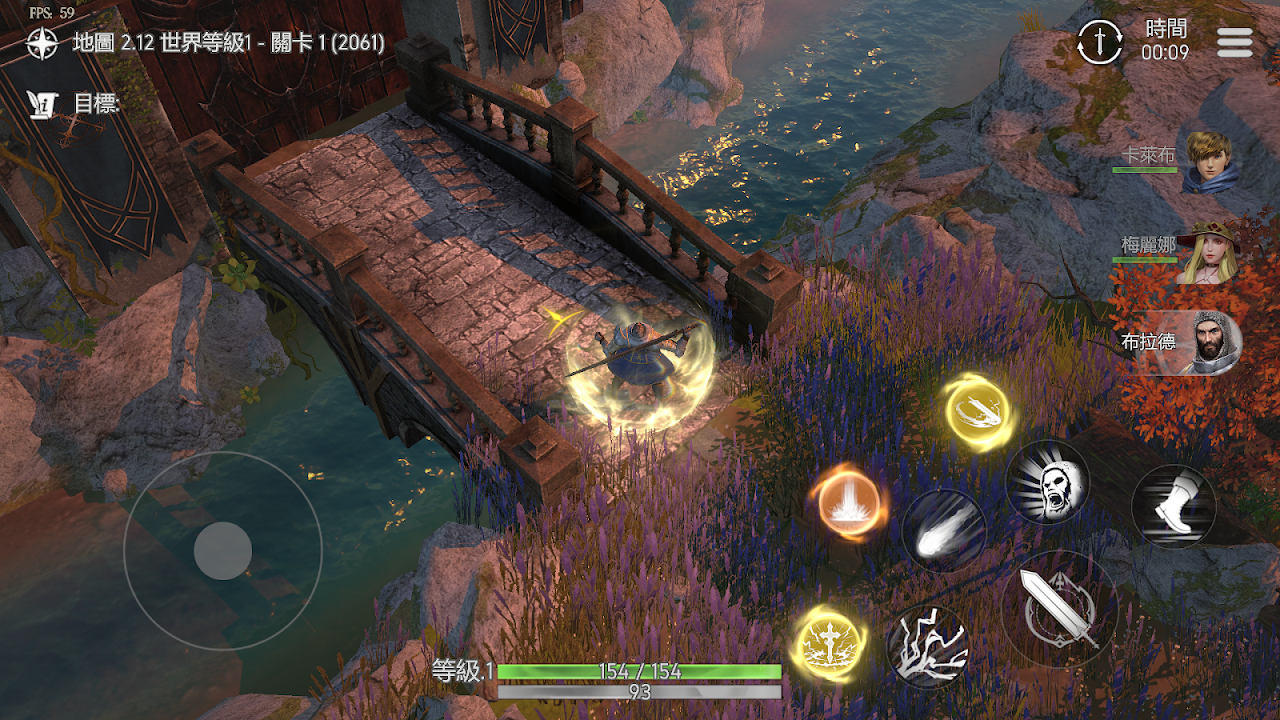Cast the screaming skull skill
Screen dimensions: 1280x720
pos(1047,482)
